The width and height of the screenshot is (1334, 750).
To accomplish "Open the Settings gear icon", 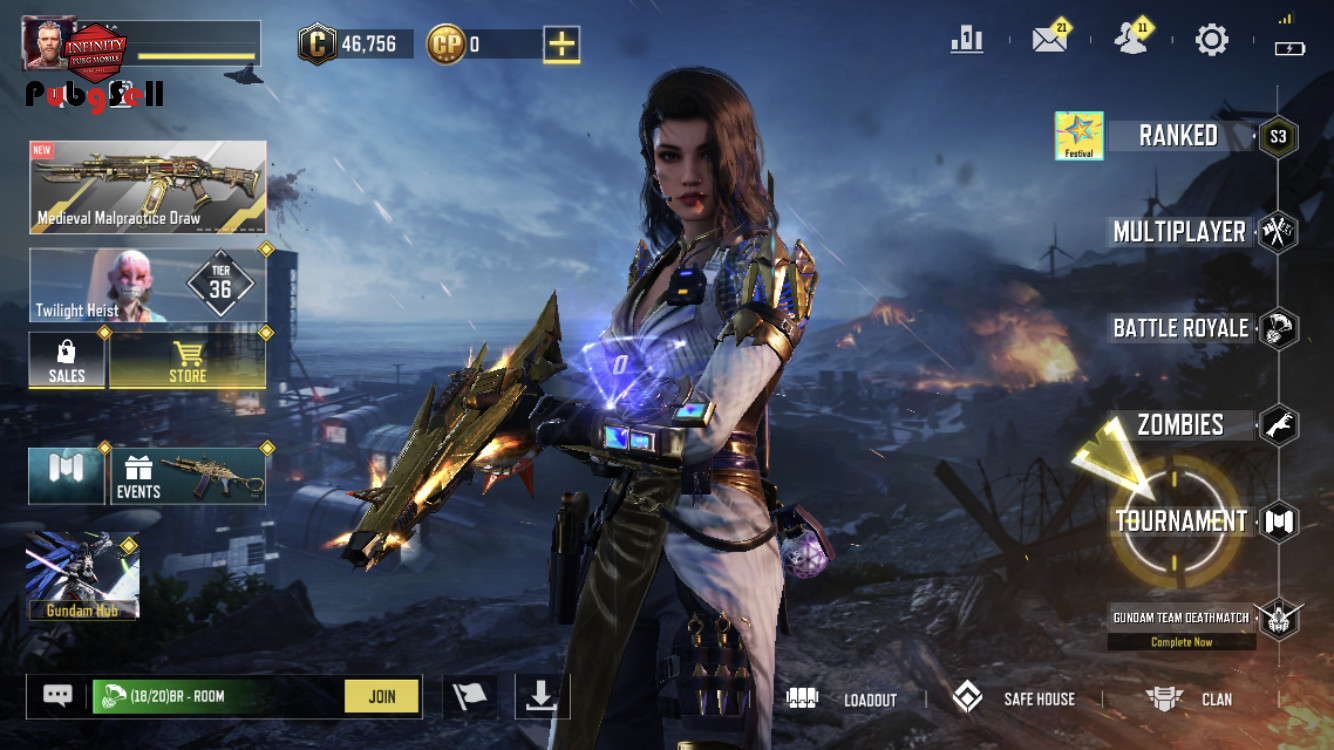I will coord(1211,40).
